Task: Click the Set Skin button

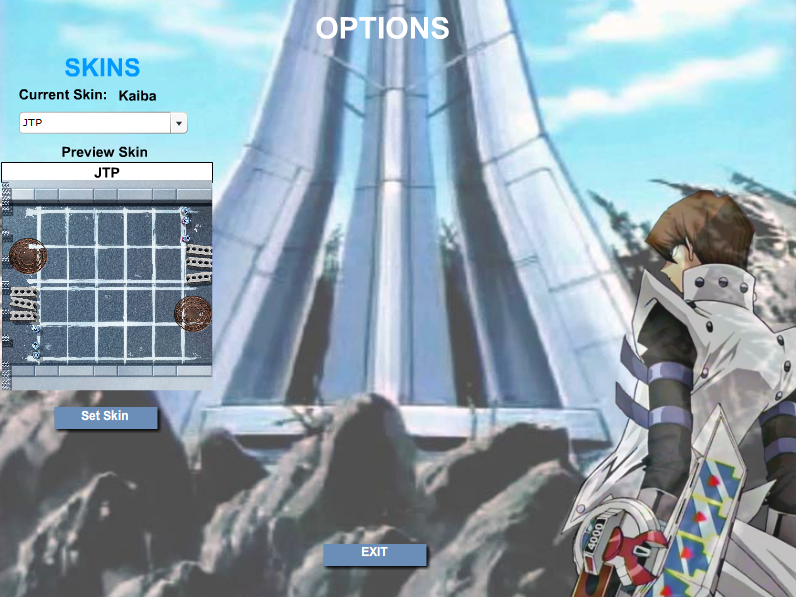Action: (105, 416)
